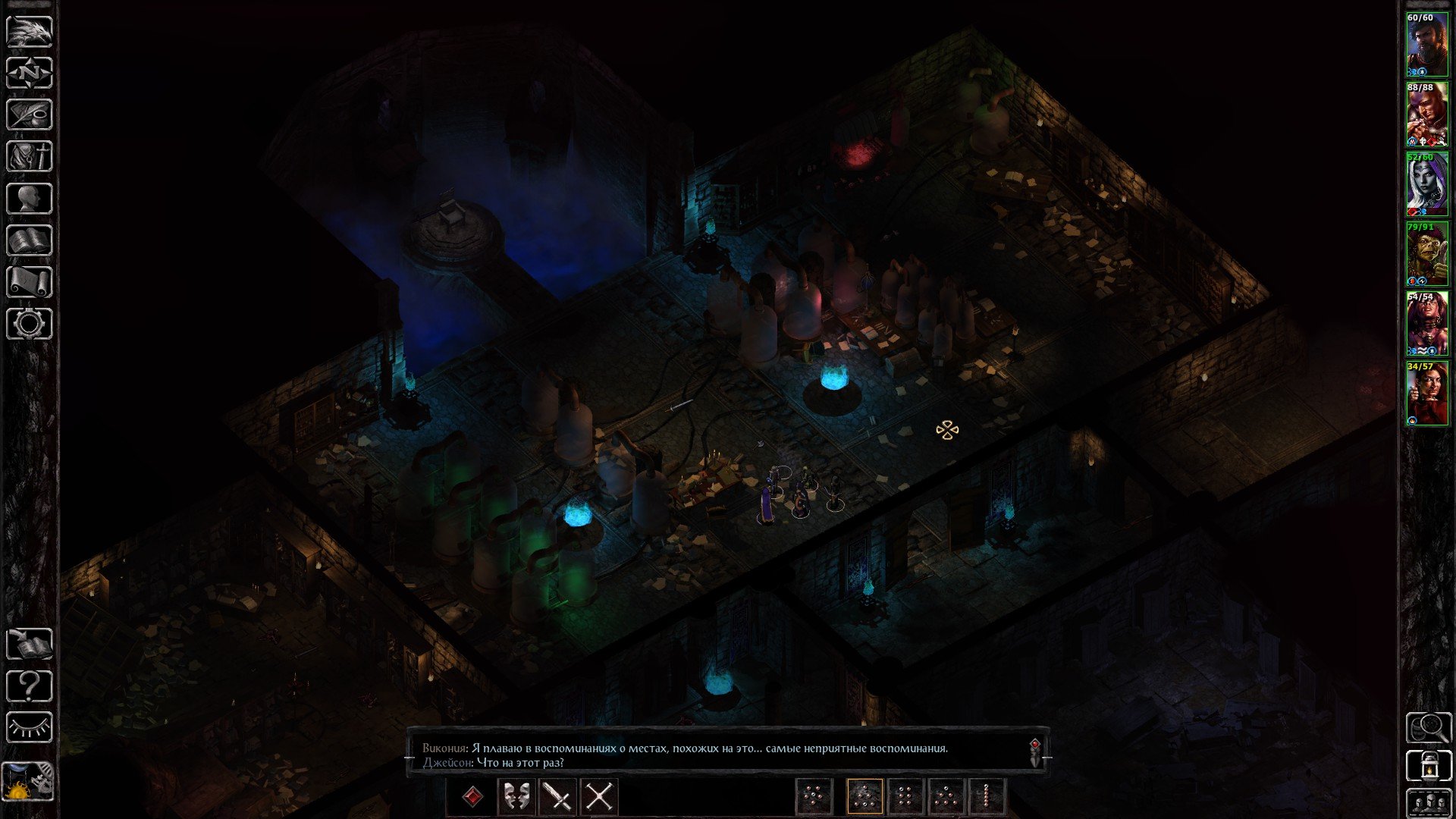Select the red-haired woman portrait with 34/57 health
The width and height of the screenshot is (1456, 819).
[x=1426, y=394]
